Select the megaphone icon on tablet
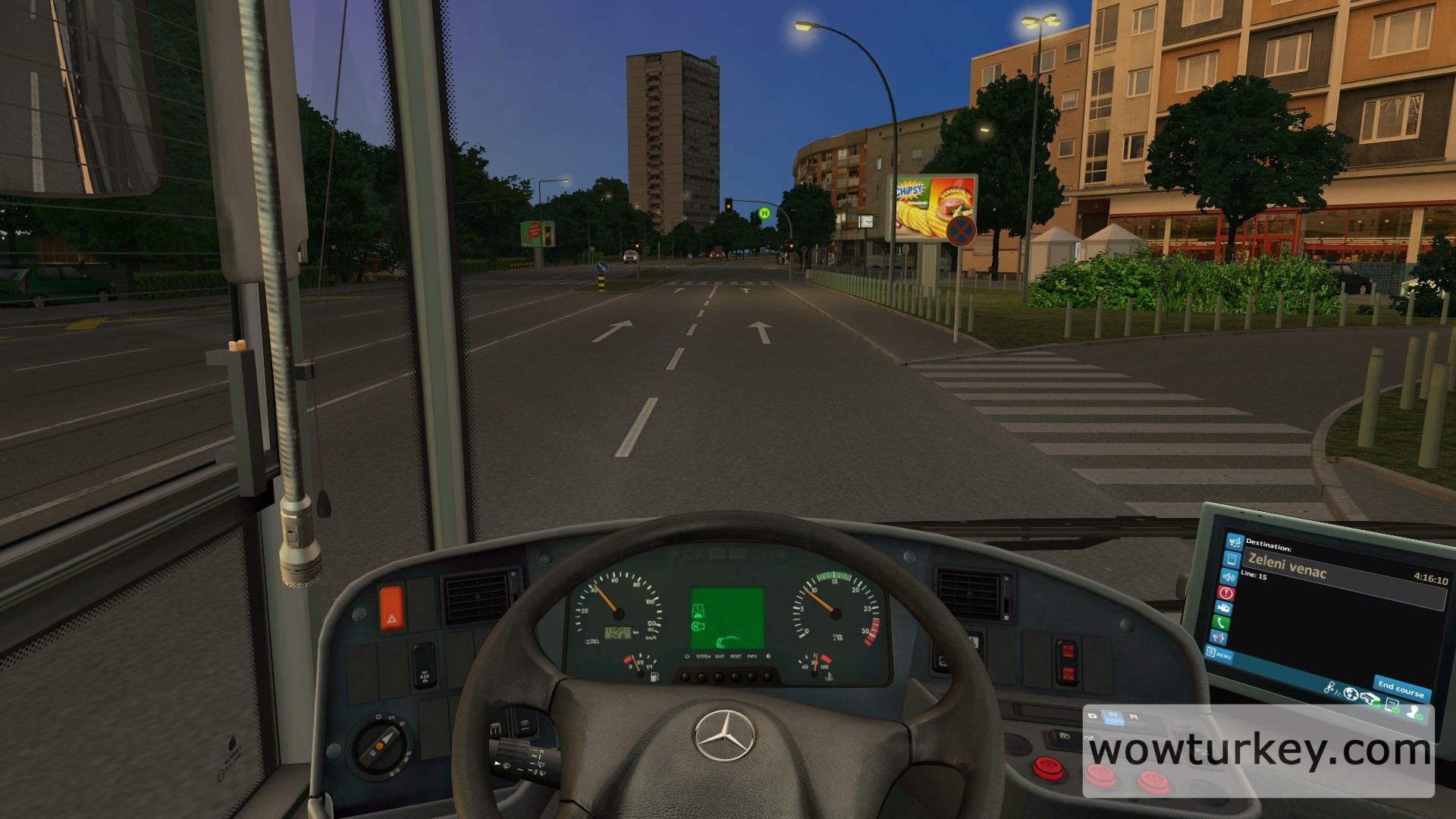Screen dimensions: 1456x819 (x=1235, y=541)
